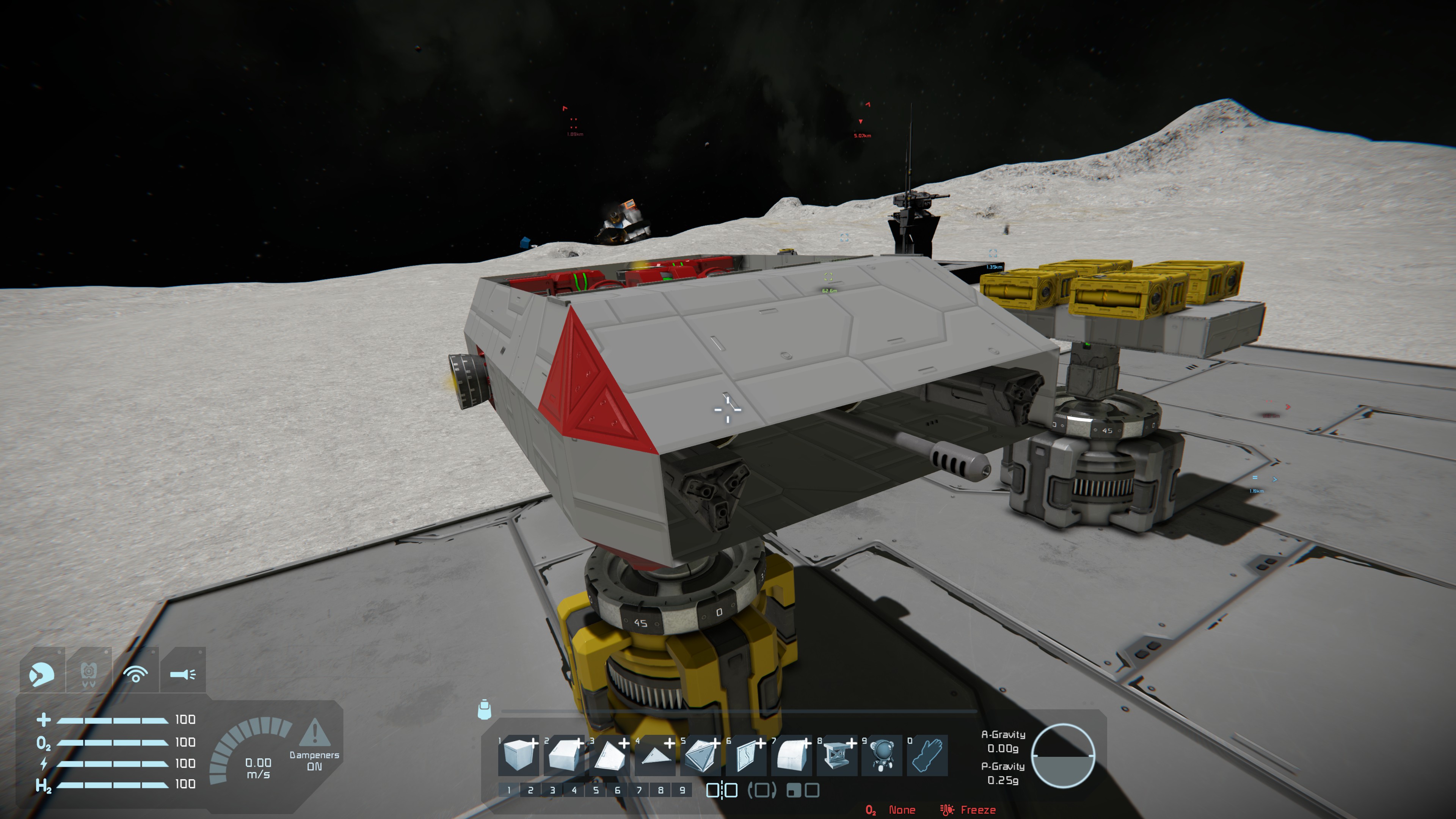Switch to toolbar page 2
Screen dimensions: 1456x819
(x=530, y=790)
